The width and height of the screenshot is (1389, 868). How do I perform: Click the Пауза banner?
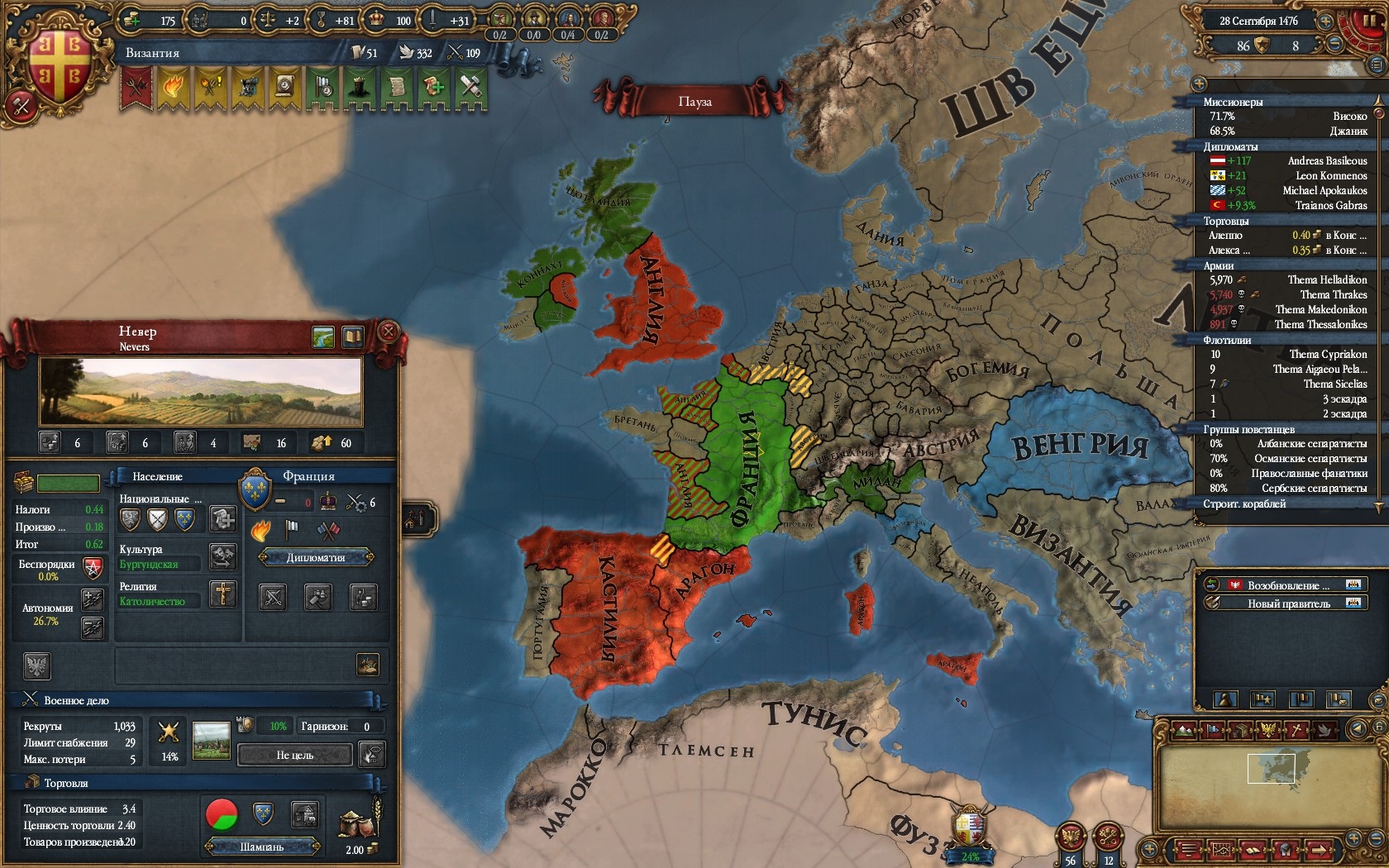pos(694,102)
